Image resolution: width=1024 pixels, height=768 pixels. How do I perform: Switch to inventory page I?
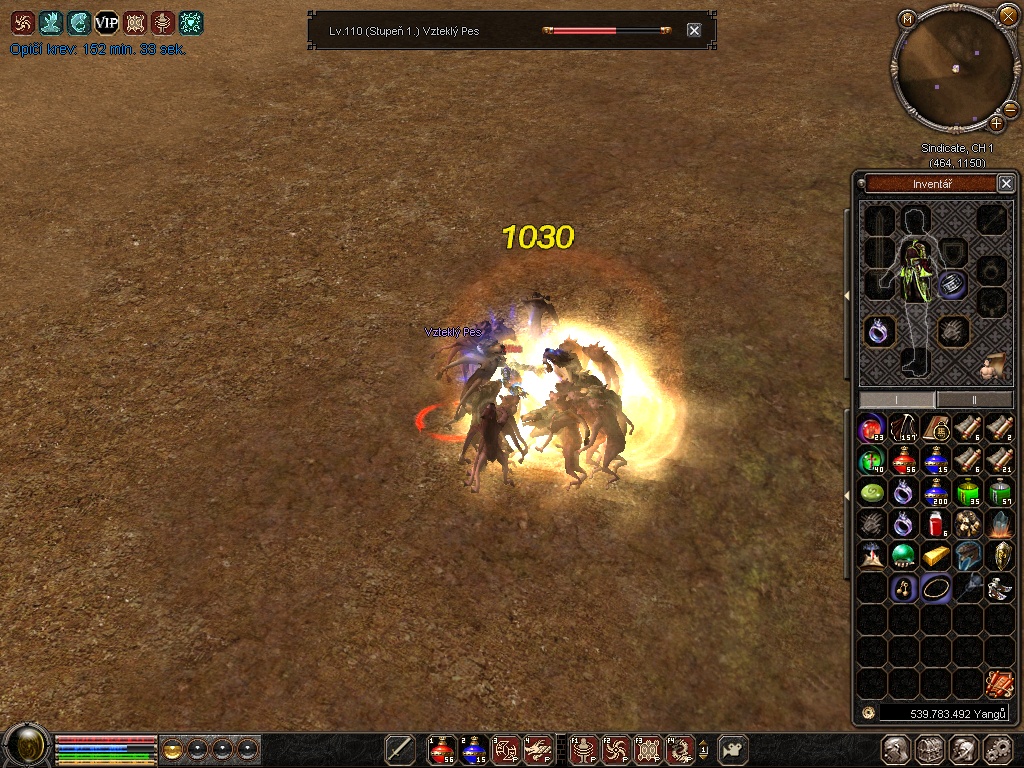[x=897, y=399]
